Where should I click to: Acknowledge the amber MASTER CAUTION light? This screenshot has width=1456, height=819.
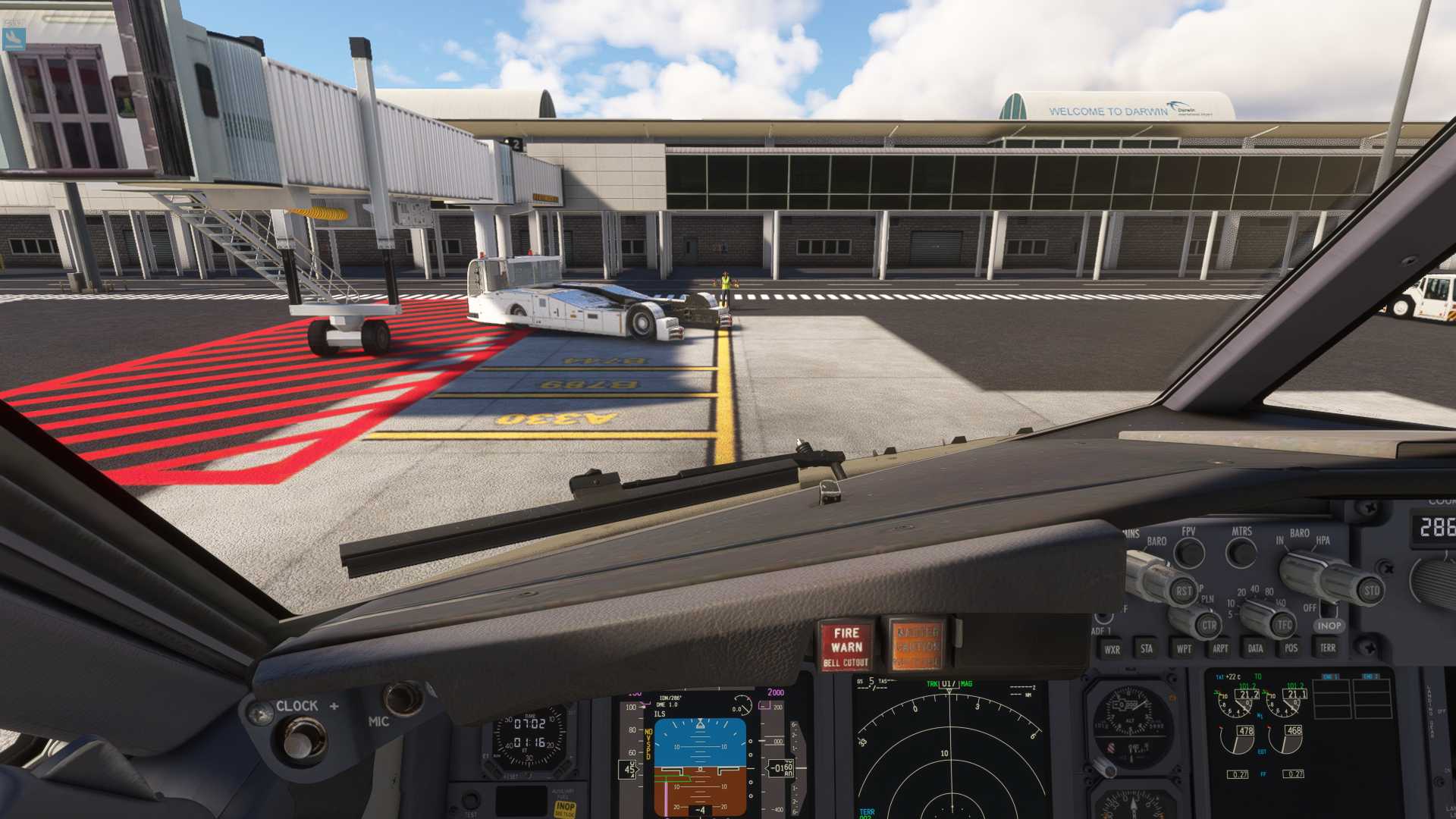click(x=917, y=646)
